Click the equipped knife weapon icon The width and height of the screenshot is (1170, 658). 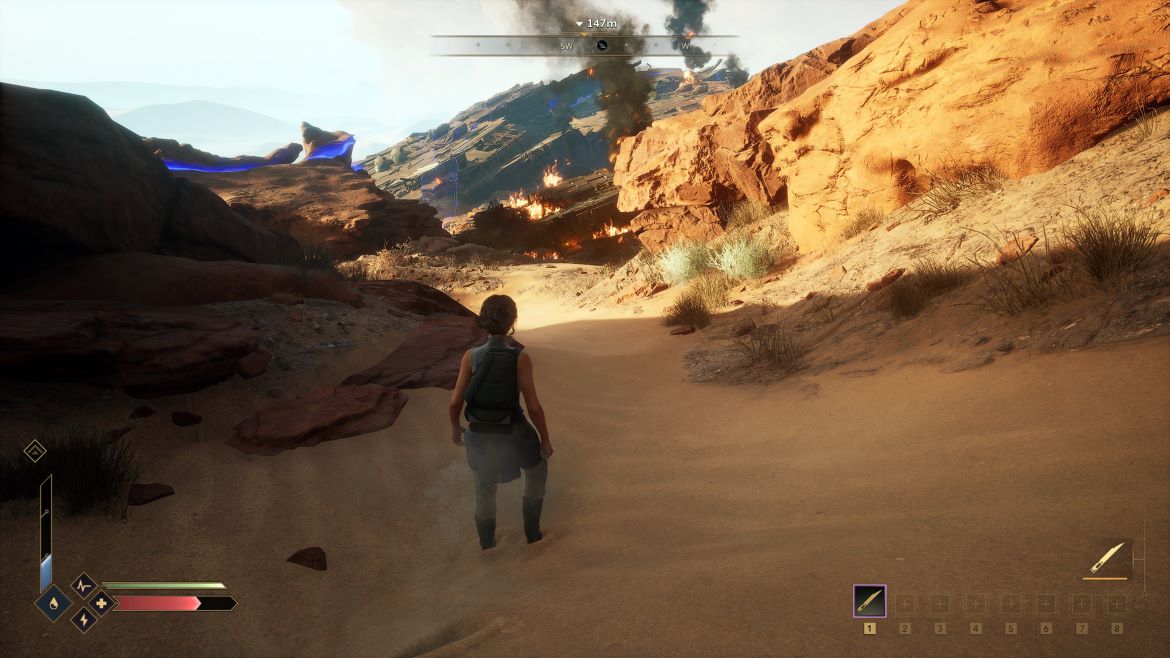(1106, 559)
